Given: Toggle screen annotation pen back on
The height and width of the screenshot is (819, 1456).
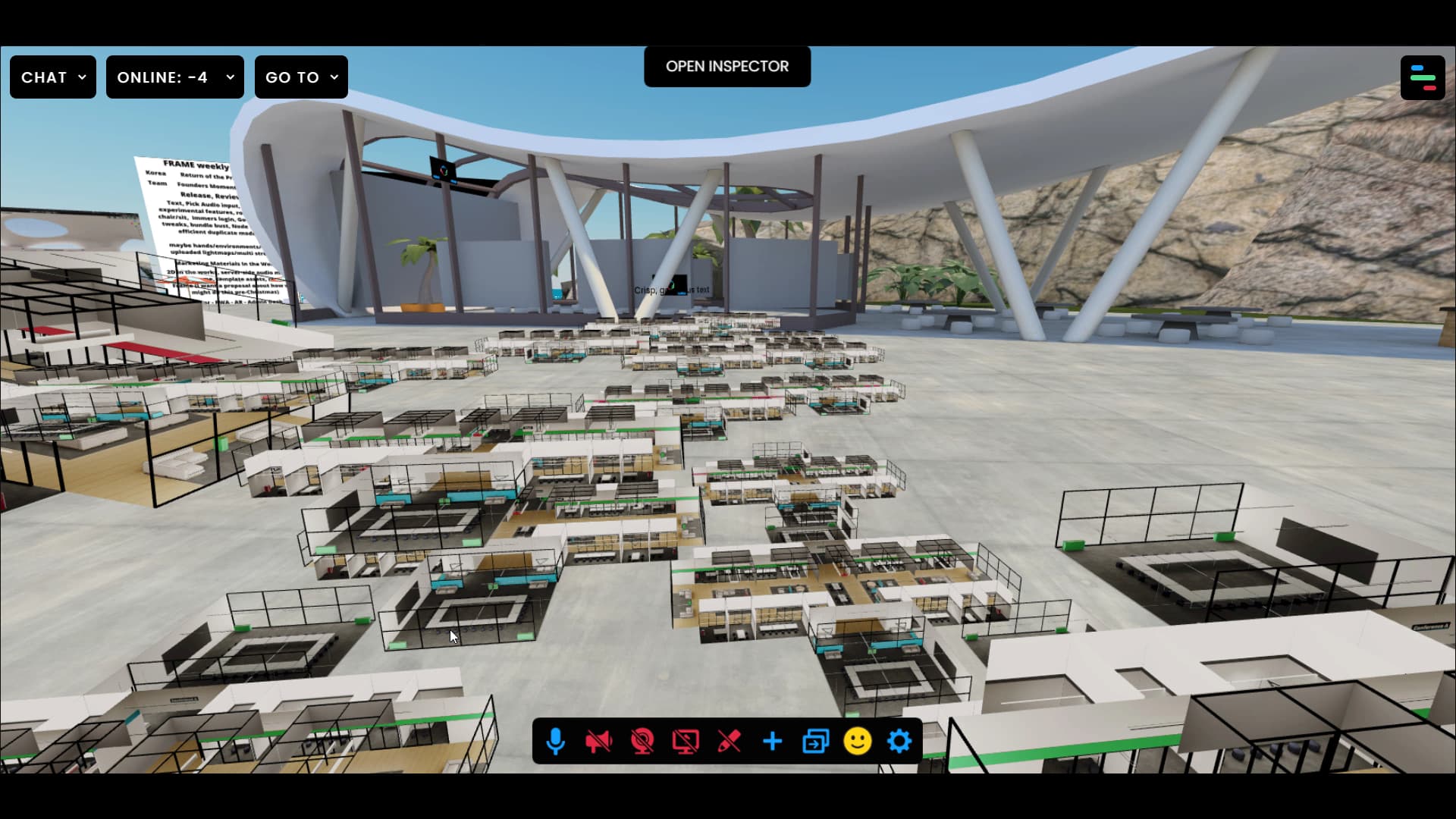Looking at the screenshot, I should [730, 741].
